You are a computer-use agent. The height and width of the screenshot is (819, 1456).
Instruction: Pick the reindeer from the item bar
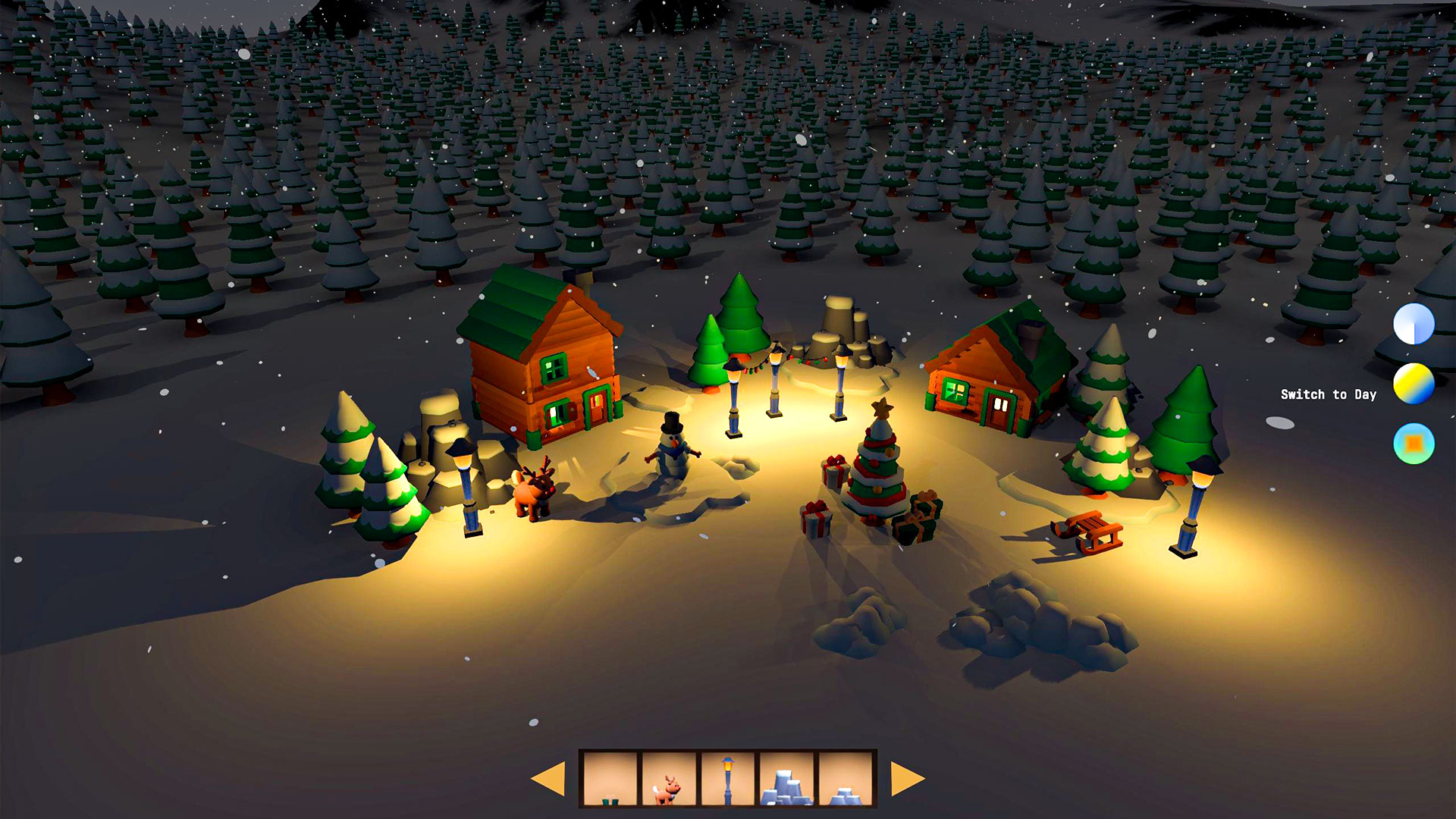[669, 778]
